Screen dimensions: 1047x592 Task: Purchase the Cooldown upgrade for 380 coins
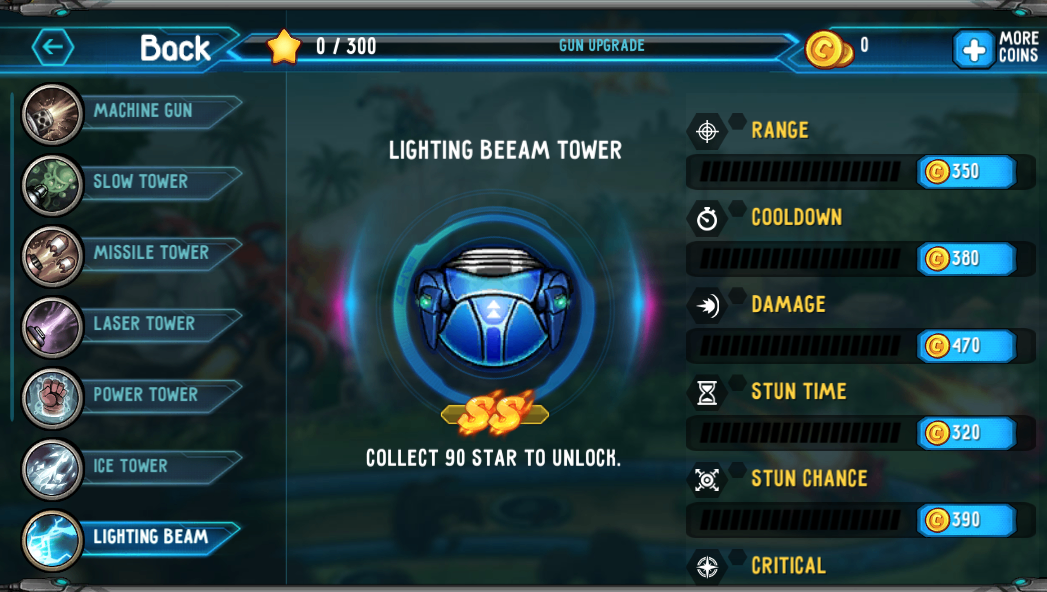(x=966, y=259)
